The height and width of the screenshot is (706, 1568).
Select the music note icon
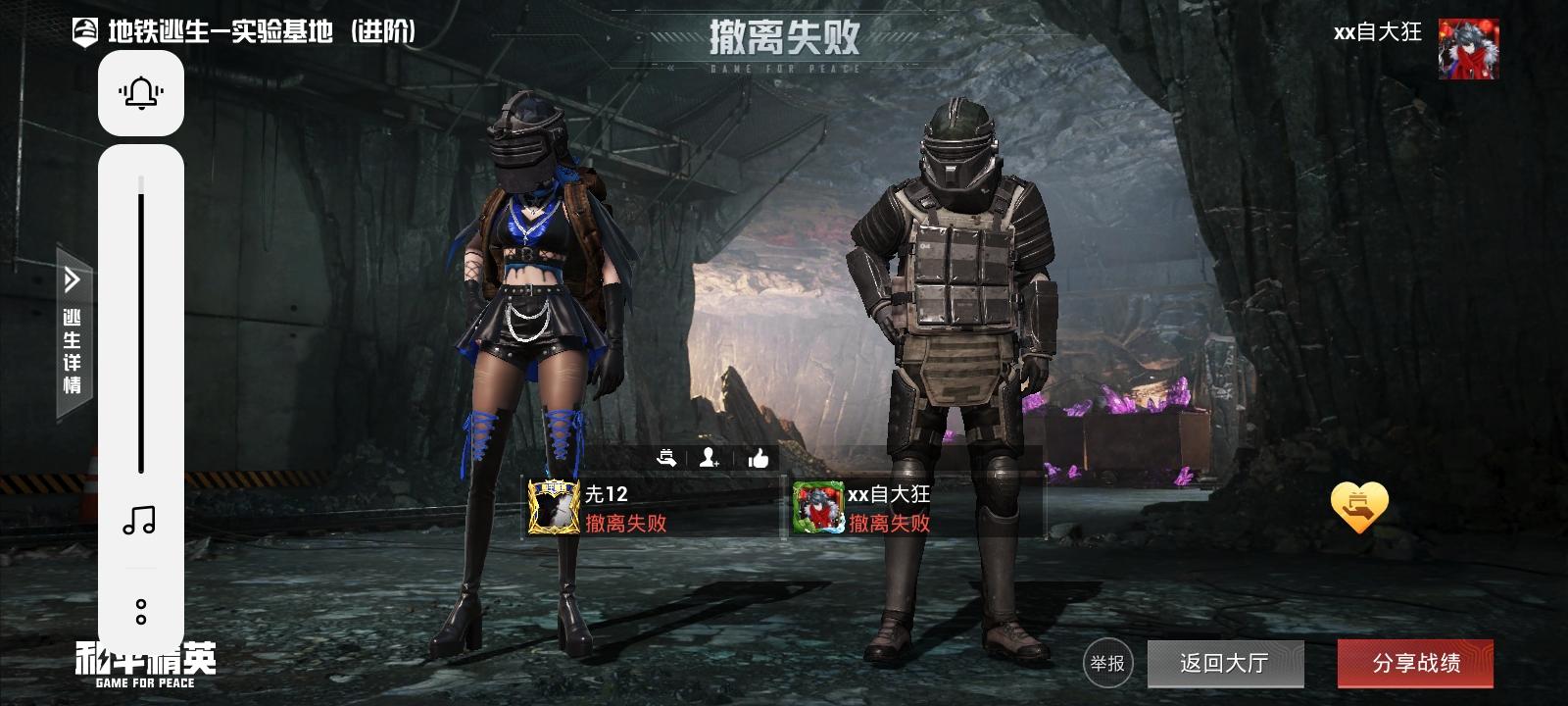(x=140, y=522)
